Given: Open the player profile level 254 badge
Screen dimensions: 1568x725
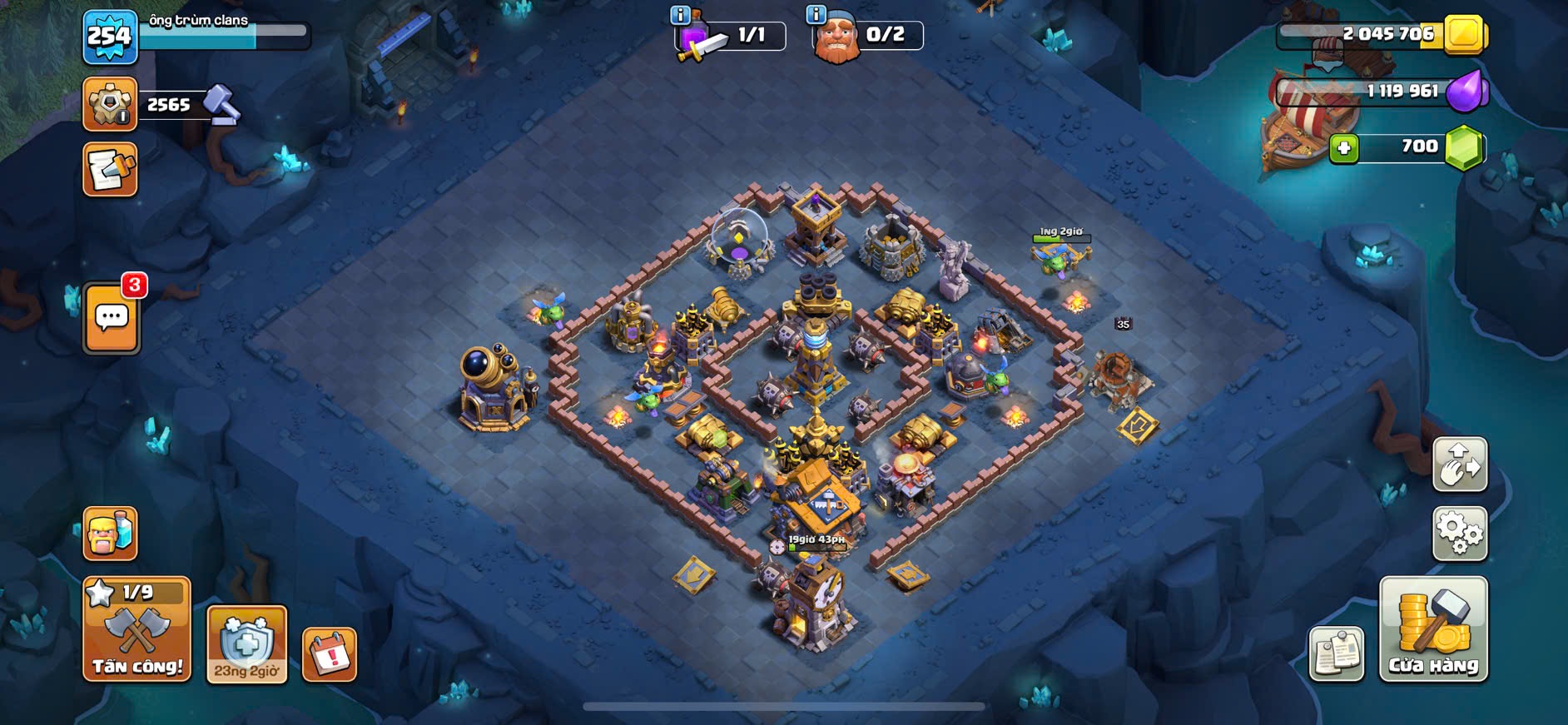Looking at the screenshot, I should click(x=110, y=37).
